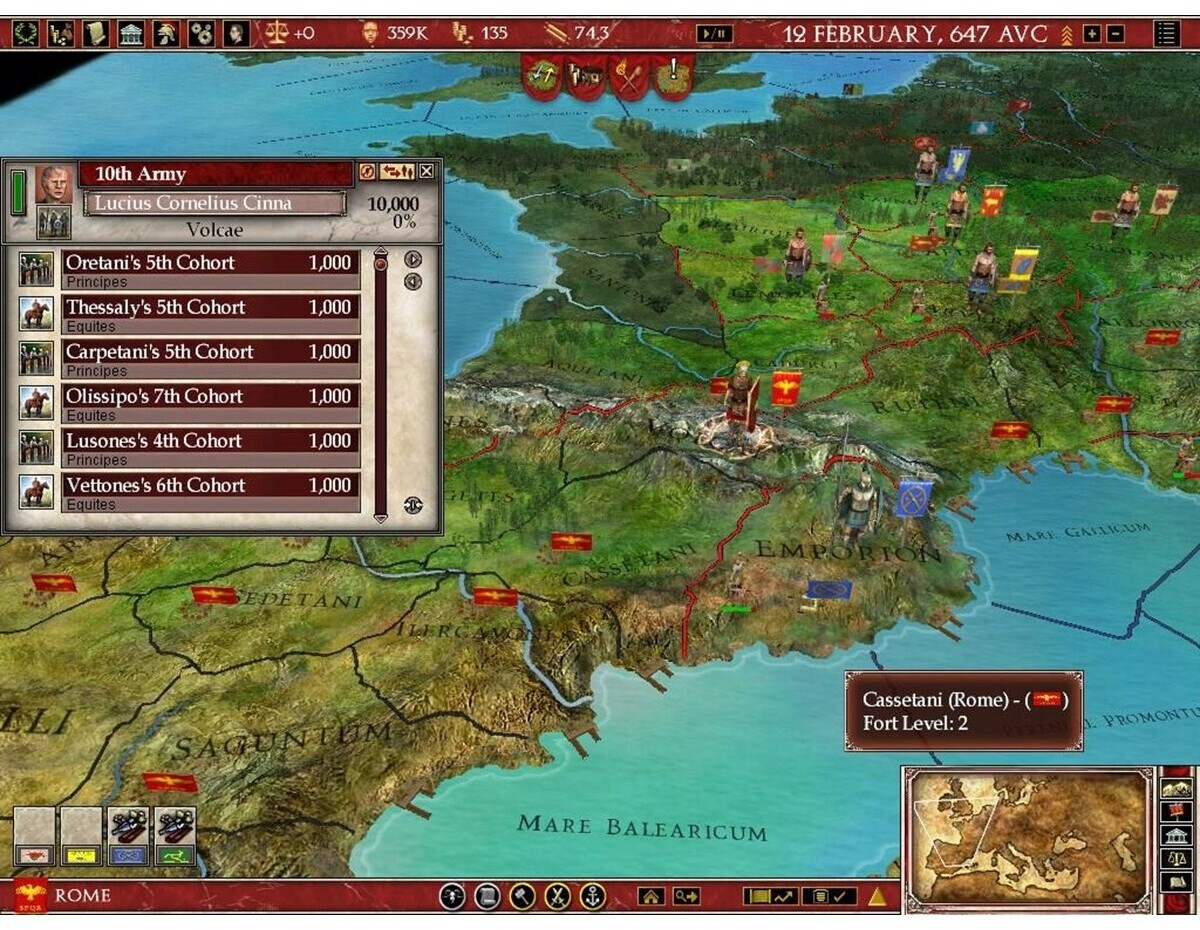Click the crossed swords button on bottom bar
Image resolution: width=1200 pixels, height=930 pixels.
tap(557, 896)
